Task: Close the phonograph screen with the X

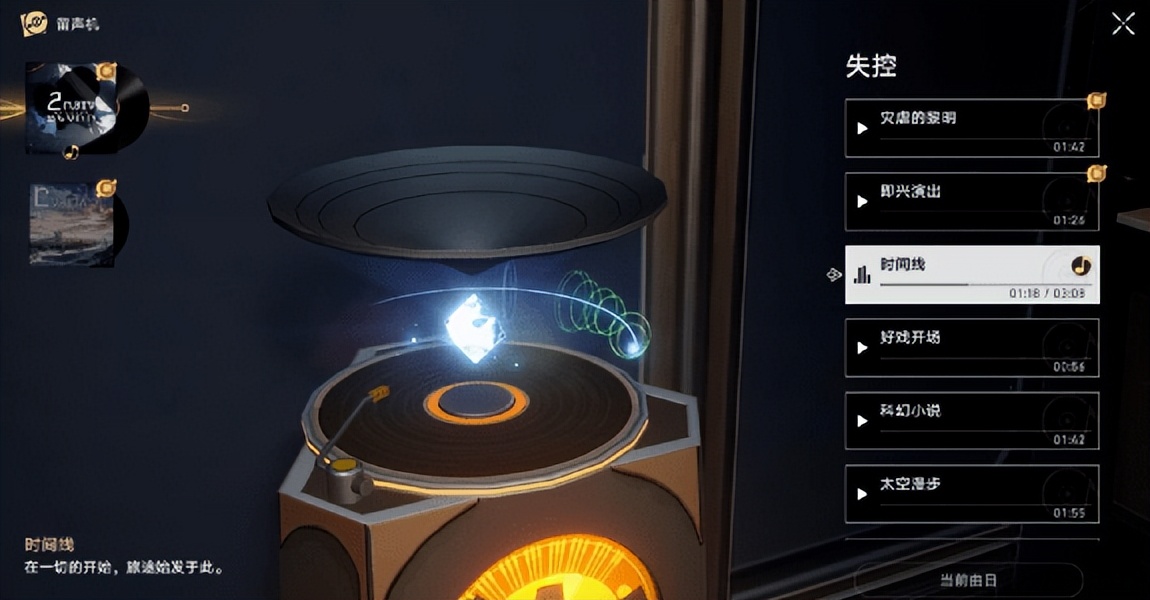Action: point(1123,25)
